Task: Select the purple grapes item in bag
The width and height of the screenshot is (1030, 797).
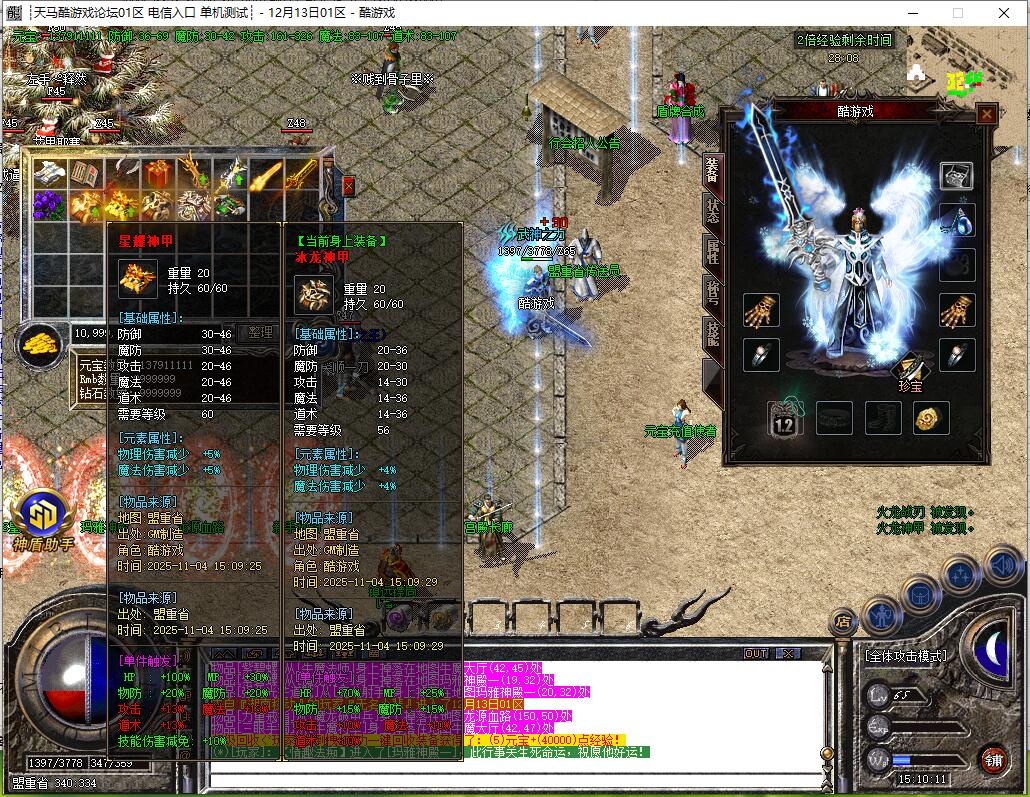Action: point(48,205)
